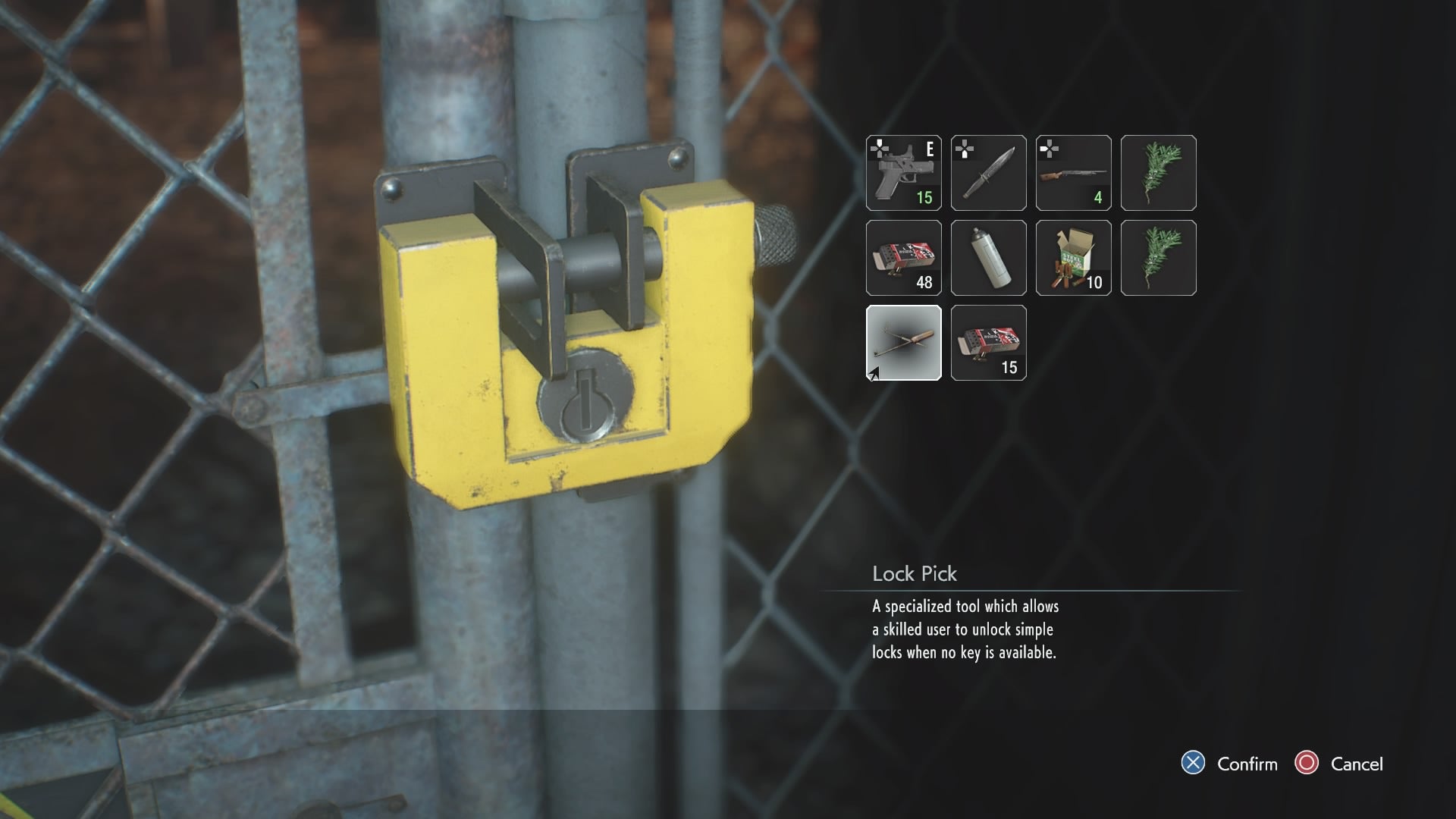The height and width of the screenshot is (819, 1456).
Task: Select the stack of 48 handgun bullets
Action: [x=903, y=258]
